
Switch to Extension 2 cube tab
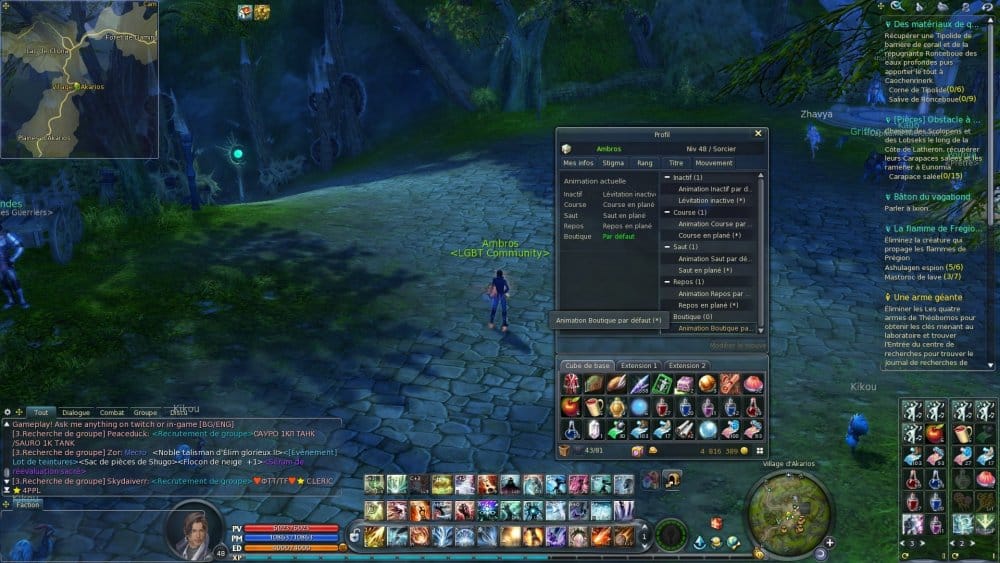point(687,366)
